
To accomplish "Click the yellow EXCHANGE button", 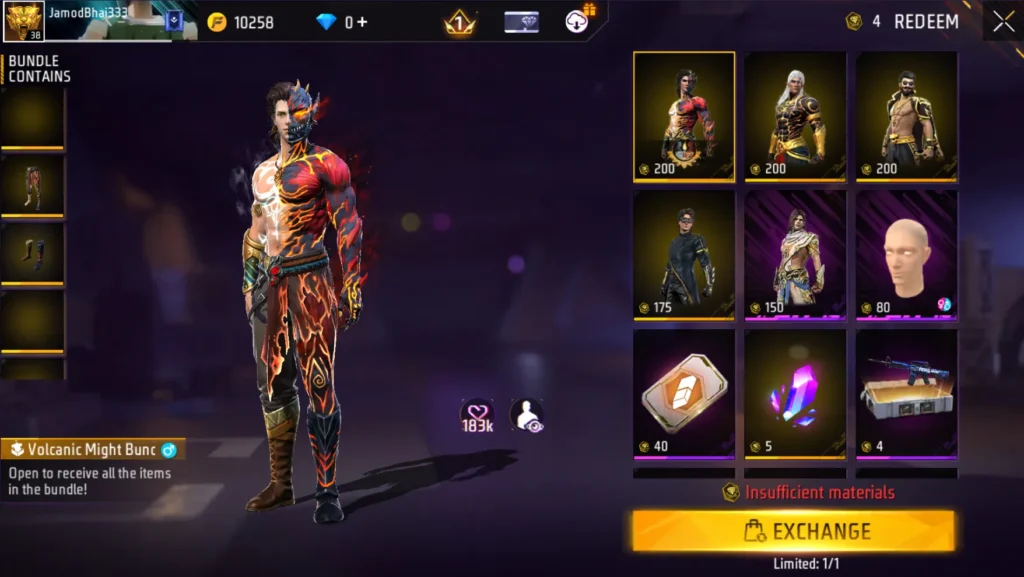I will [793, 531].
